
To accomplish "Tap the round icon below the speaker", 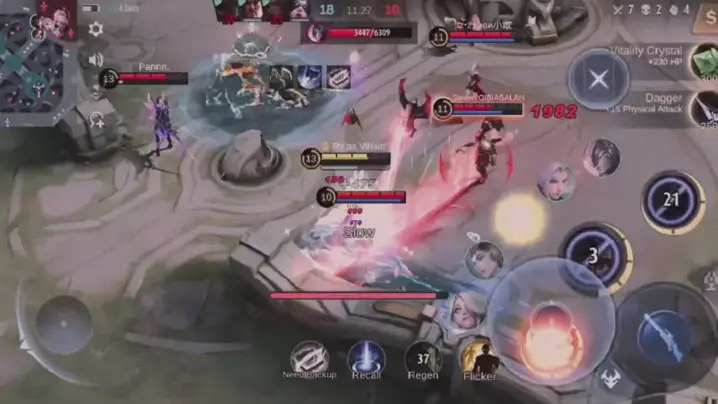I will tap(96, 121).
